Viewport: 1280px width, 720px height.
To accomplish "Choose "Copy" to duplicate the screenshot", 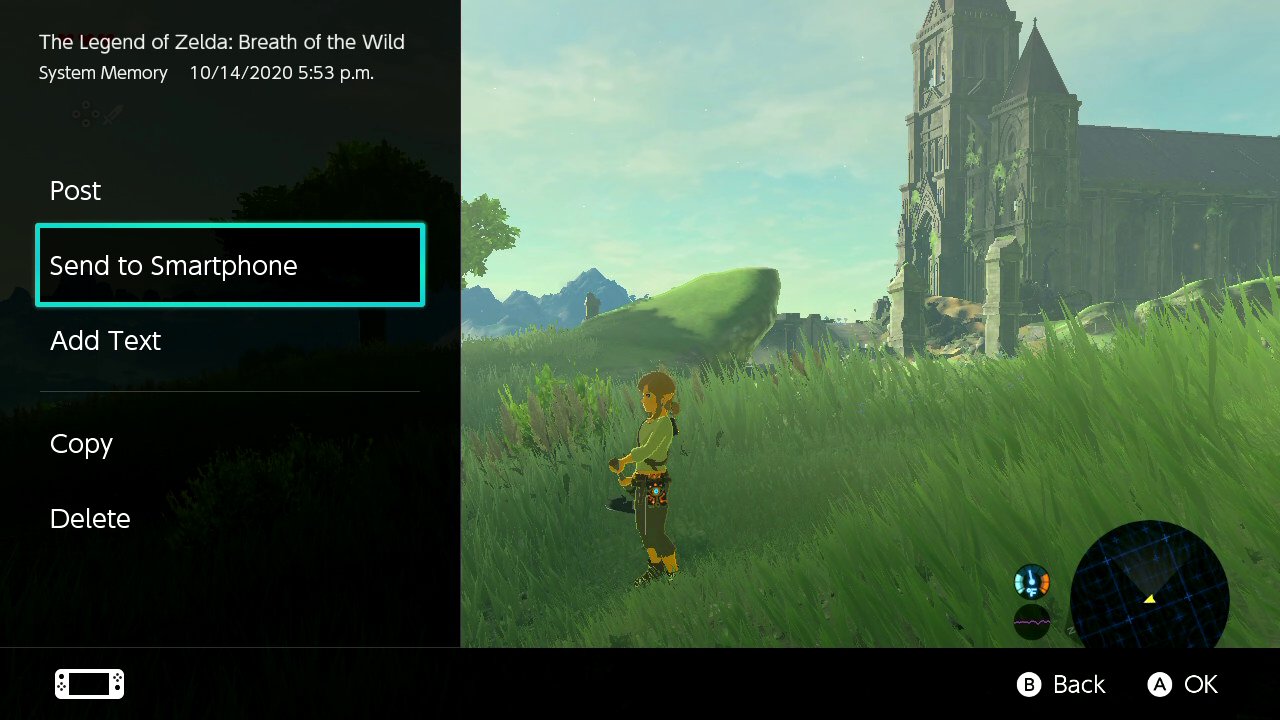I will 81,444.
